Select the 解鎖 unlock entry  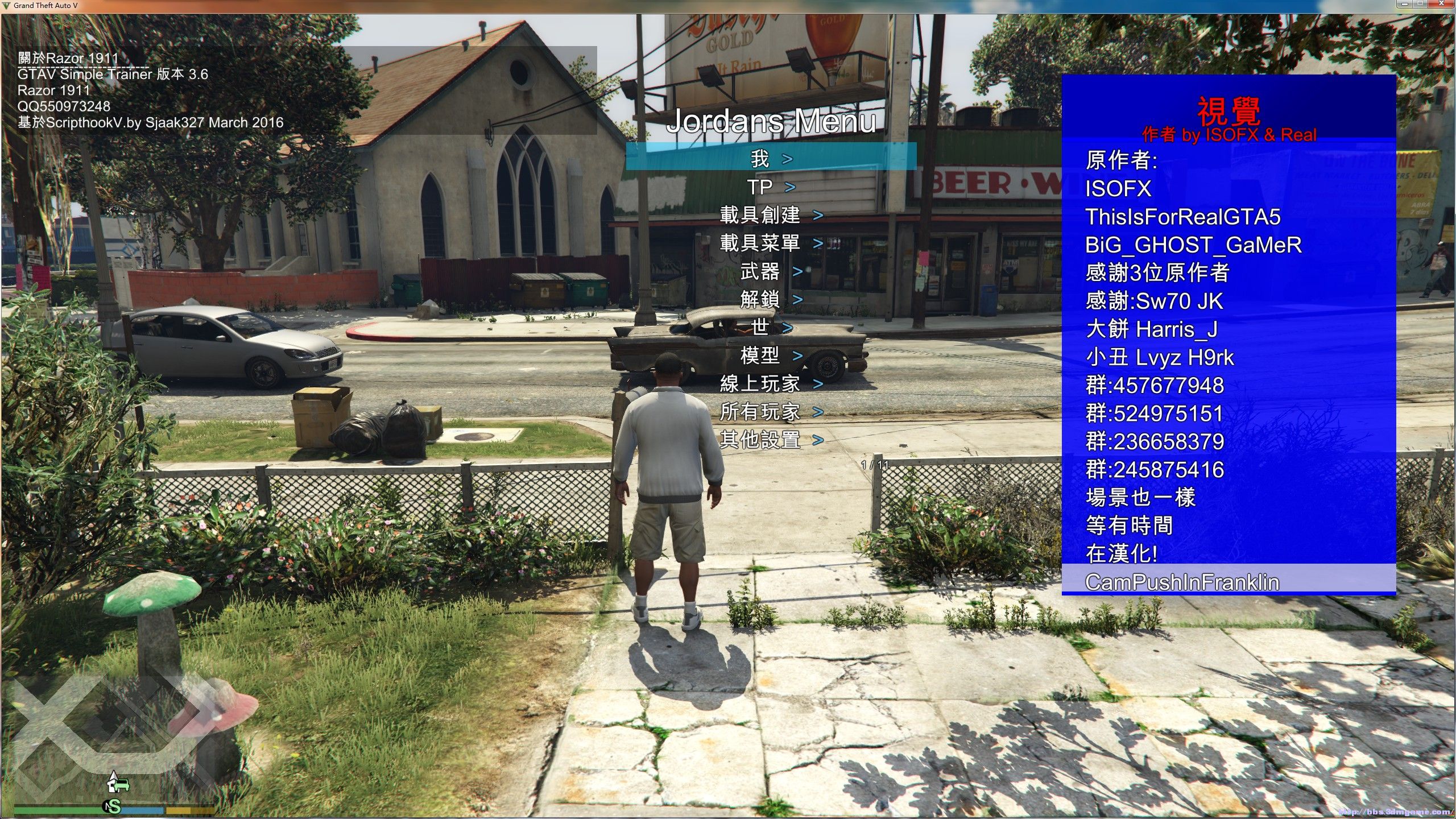pos(771,299)
